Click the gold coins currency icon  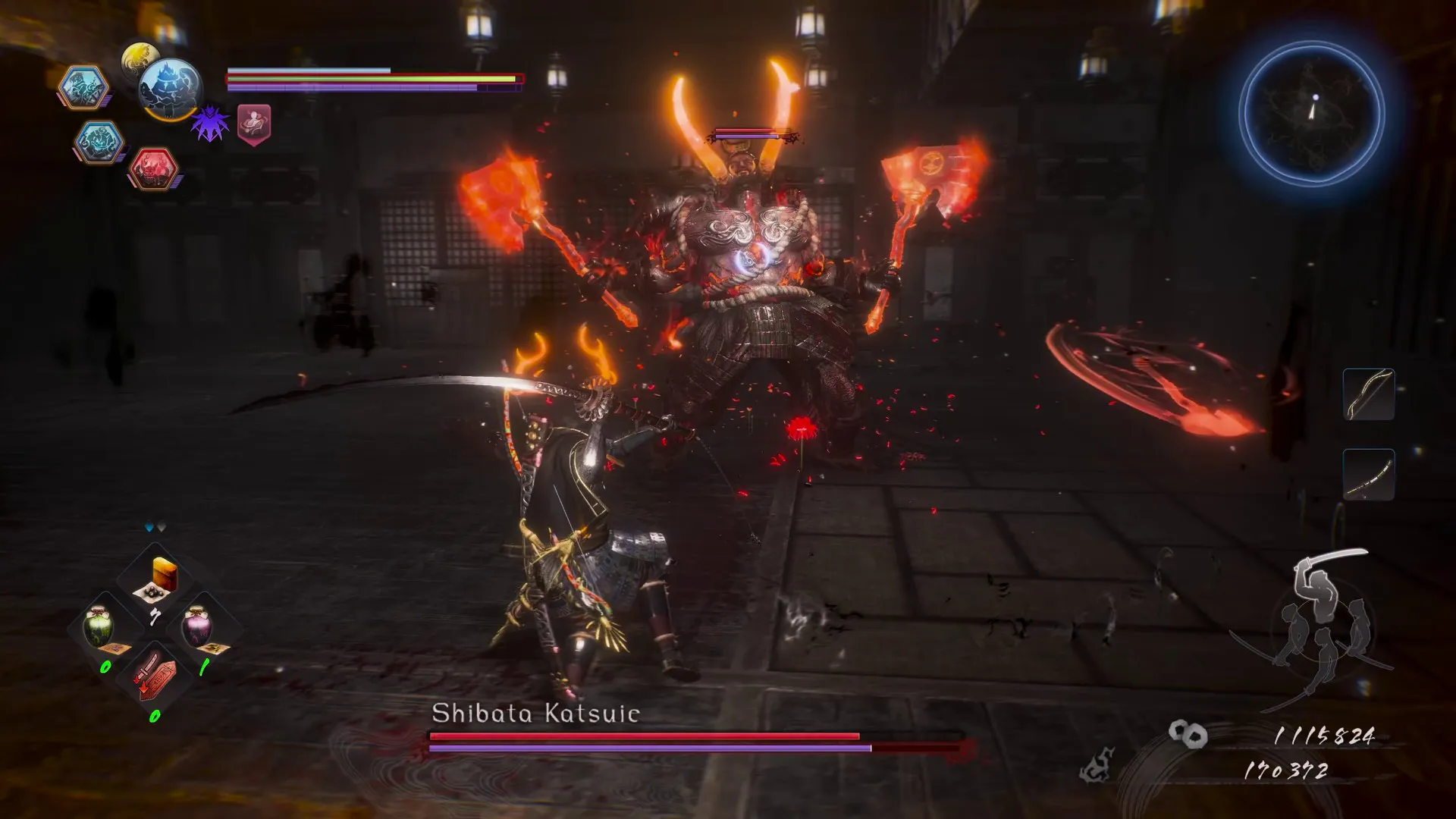pyautogui.click(x=1187, y=734)
